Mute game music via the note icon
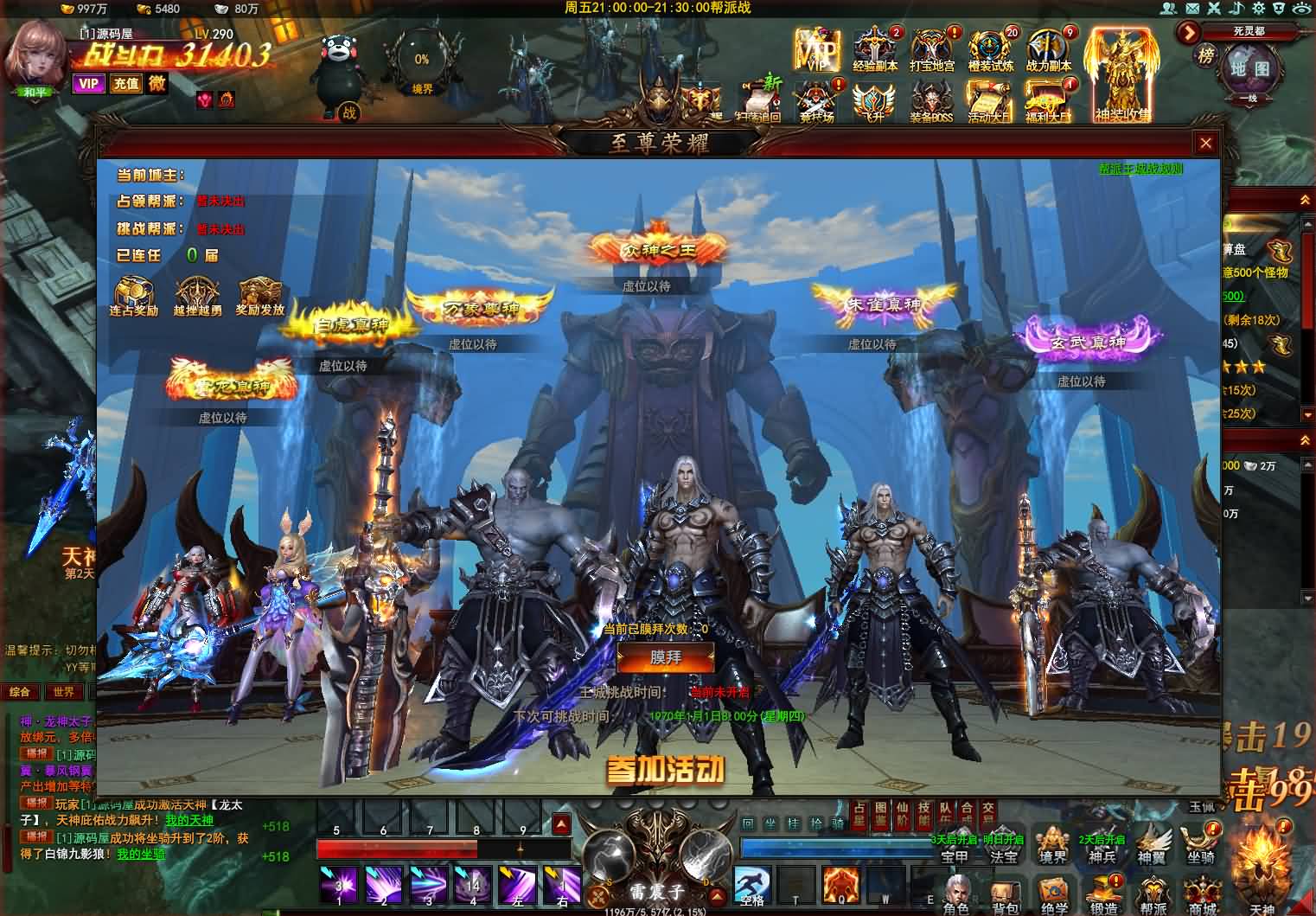 tap(1235, 8)
